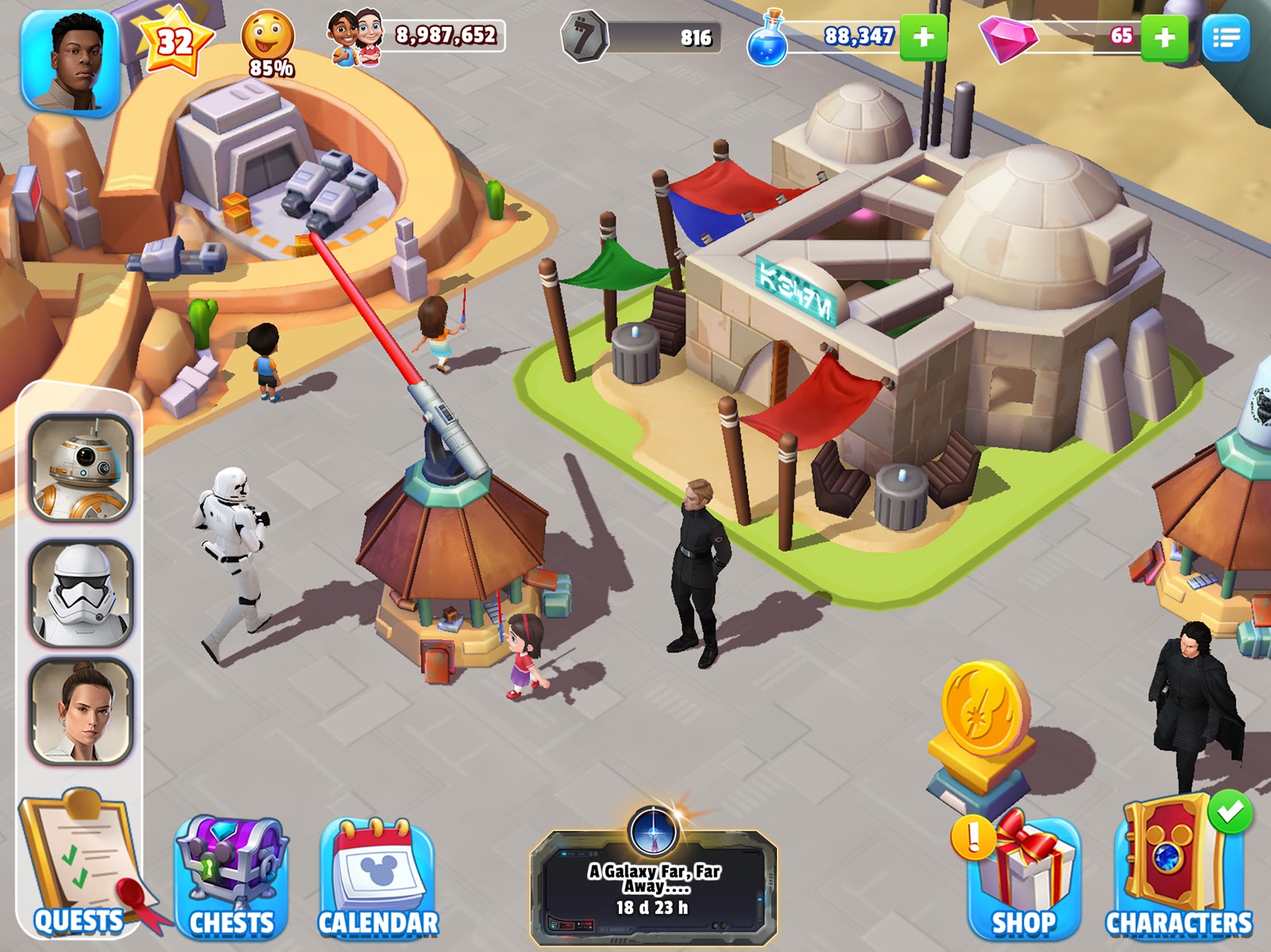The image size is (1271, 952).
Task: Open the Chests menu
Action: pyautogui.click(x=231, y=877)
